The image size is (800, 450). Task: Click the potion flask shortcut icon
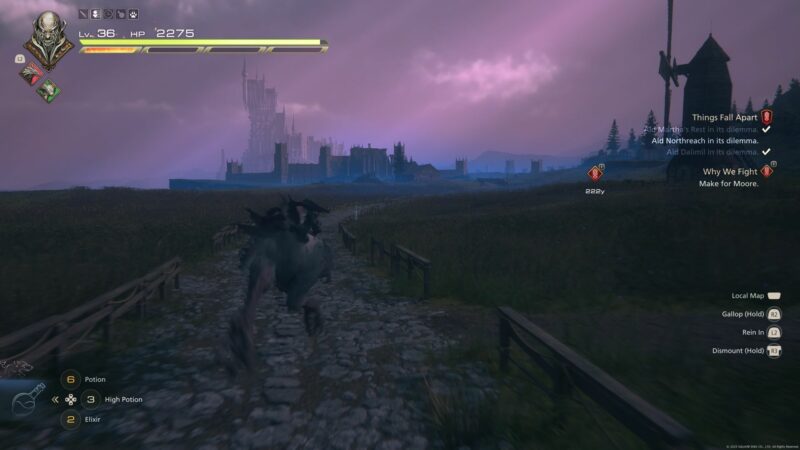[x=27, y=400]
